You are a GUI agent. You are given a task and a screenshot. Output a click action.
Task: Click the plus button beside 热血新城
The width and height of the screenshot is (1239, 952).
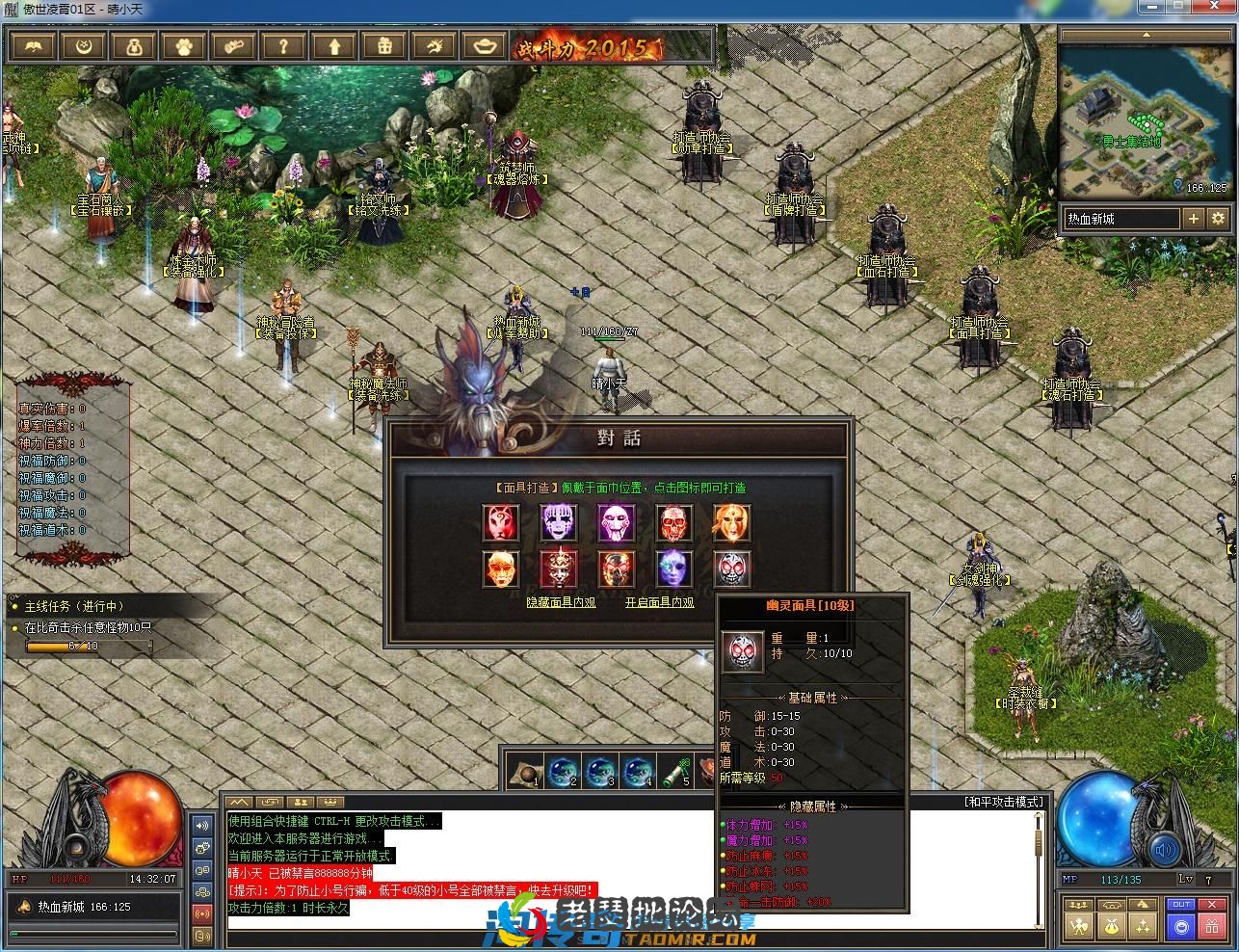click(x=1194, y=219)
